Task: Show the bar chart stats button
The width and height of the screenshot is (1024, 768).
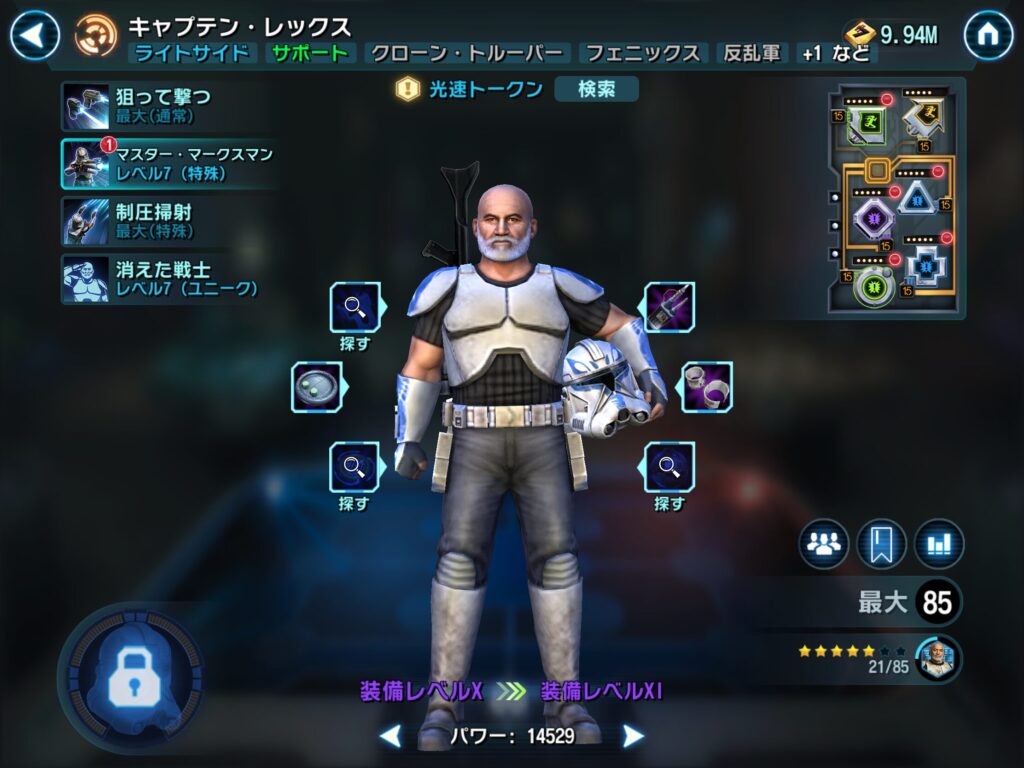Action: 938,544
